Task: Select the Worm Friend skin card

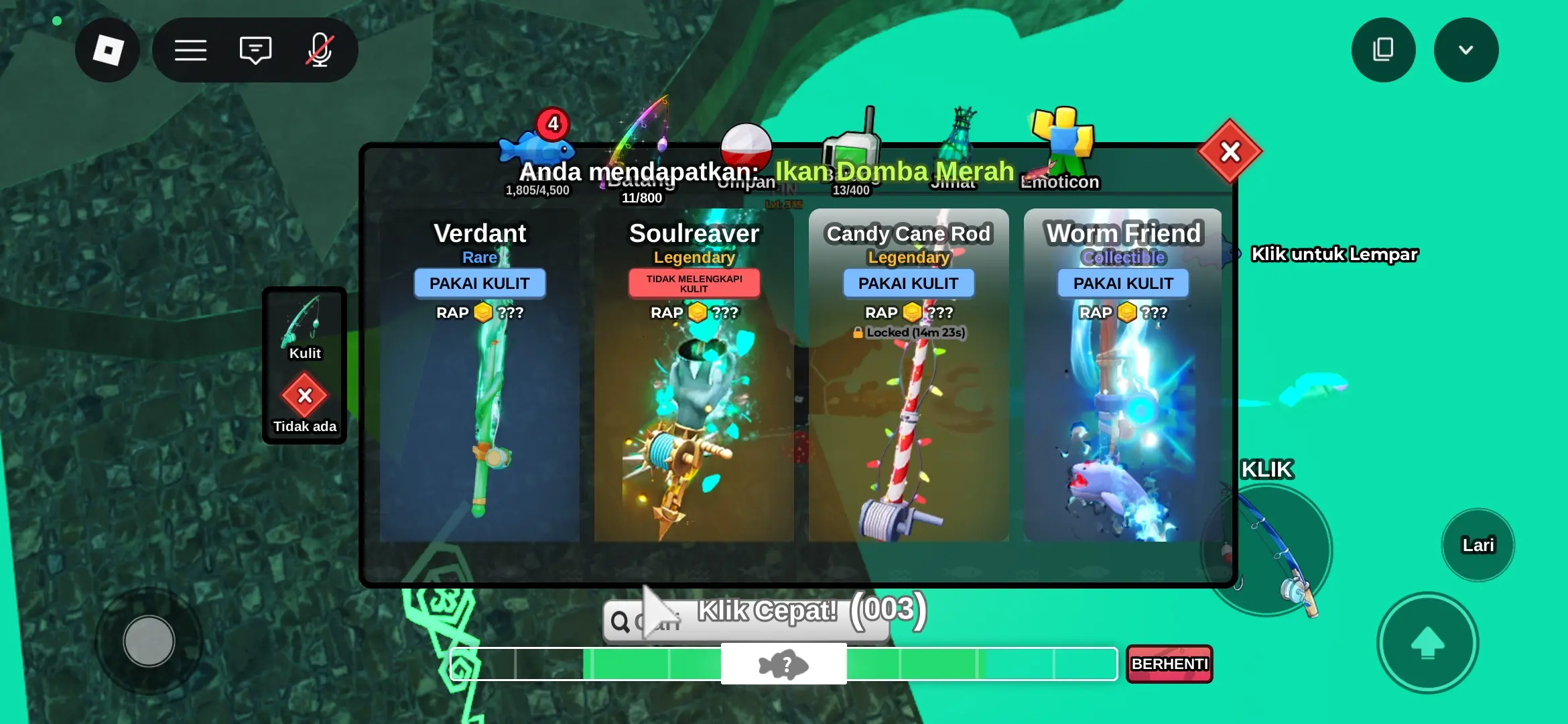Action: pyautogui.click(x=1123, y=429)
